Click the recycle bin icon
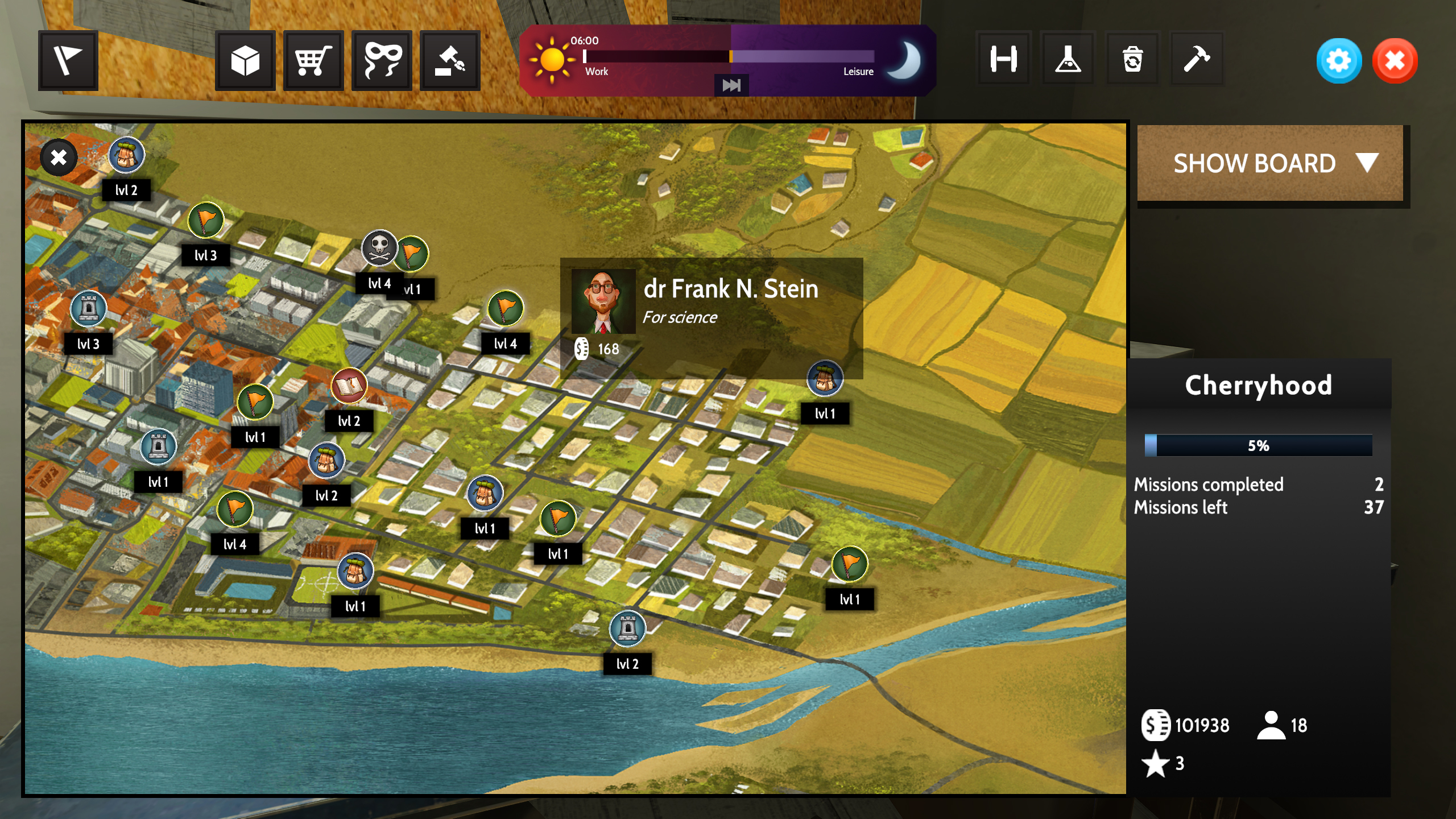Viewport: 1456px width, 819px height. click(x=1132, y=59)
